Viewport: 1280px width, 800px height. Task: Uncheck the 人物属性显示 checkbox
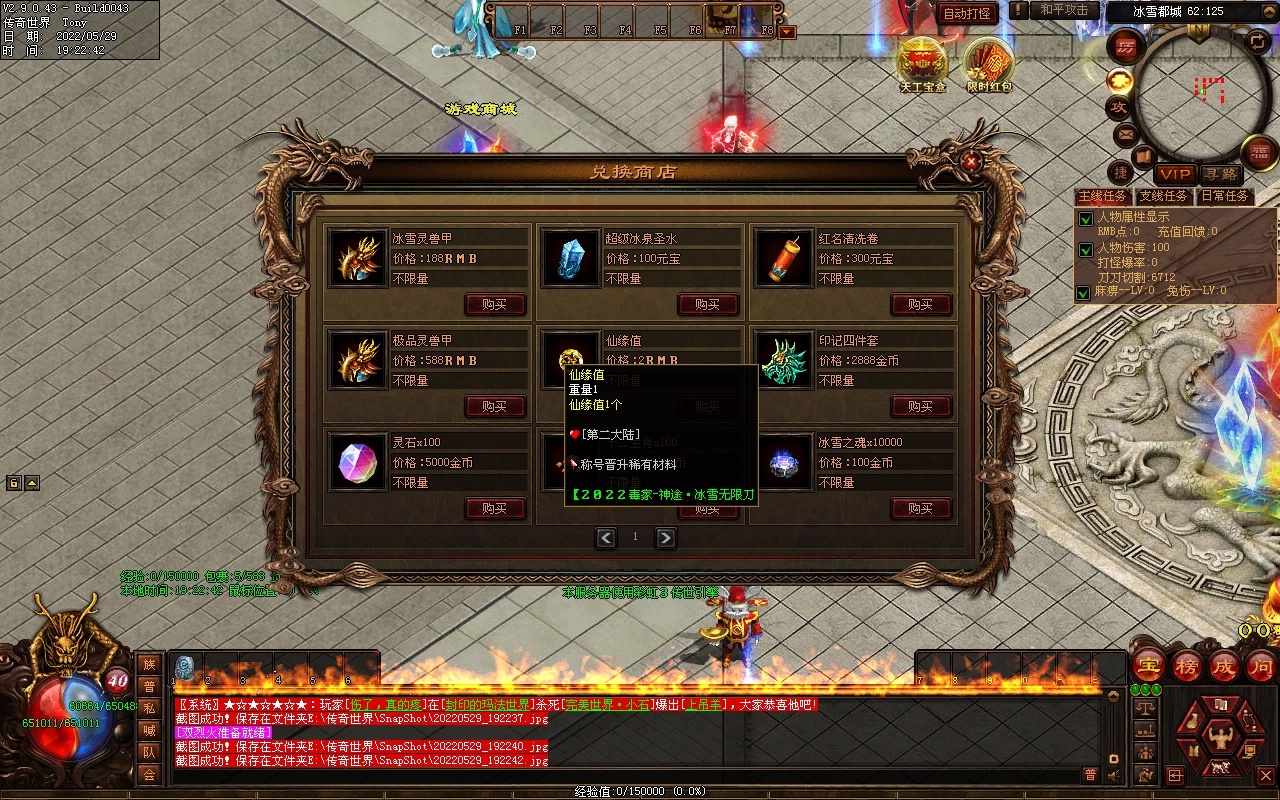pyautogui.click(x=1085, y=219)
